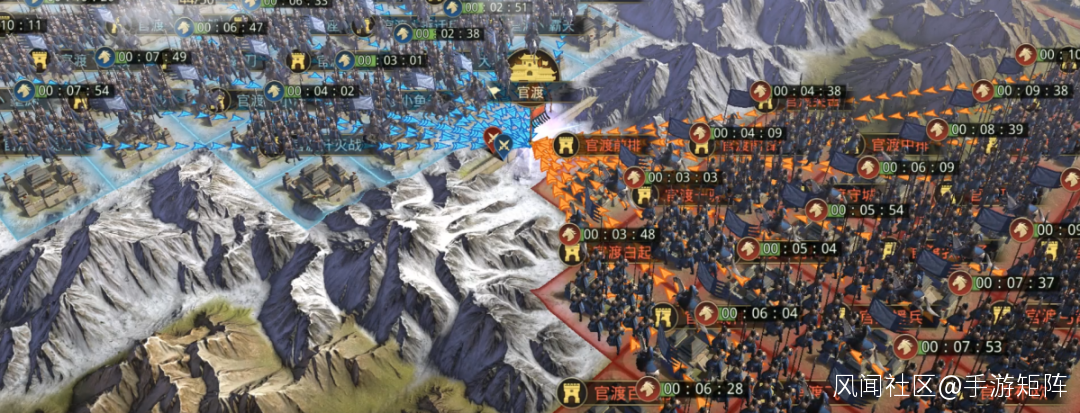The height and width of the screenshot is (413, 1080).
Task: Select the army marker timed 00:05:54
Action: click(817, 210)
